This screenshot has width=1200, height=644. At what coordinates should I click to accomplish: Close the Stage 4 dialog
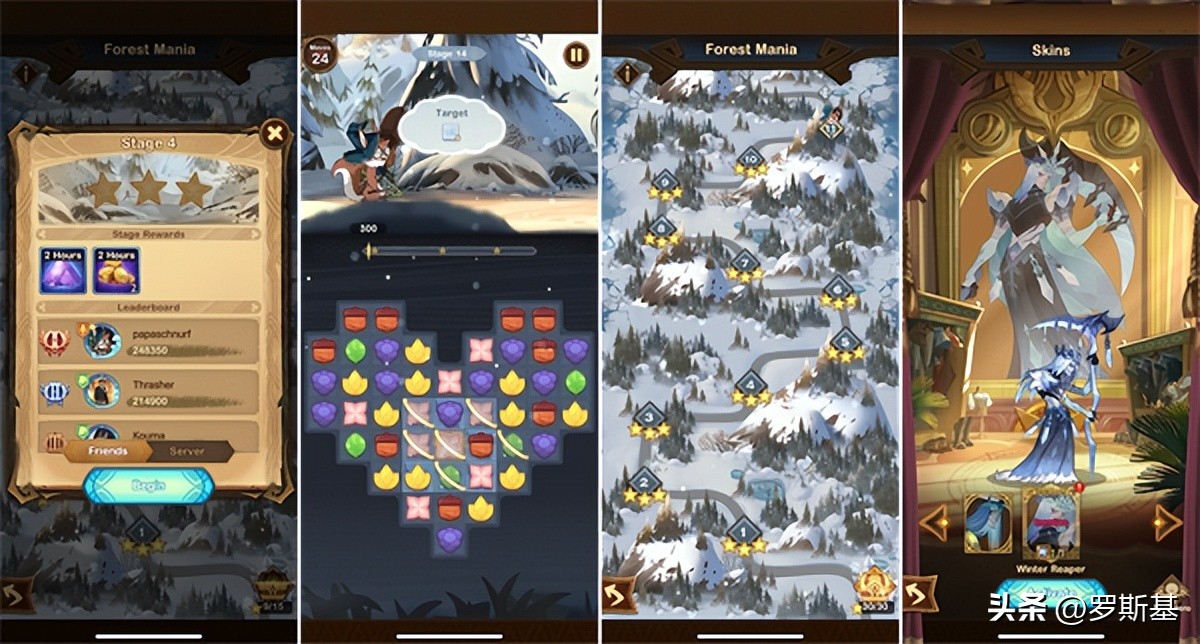click(x=272, y=133)
